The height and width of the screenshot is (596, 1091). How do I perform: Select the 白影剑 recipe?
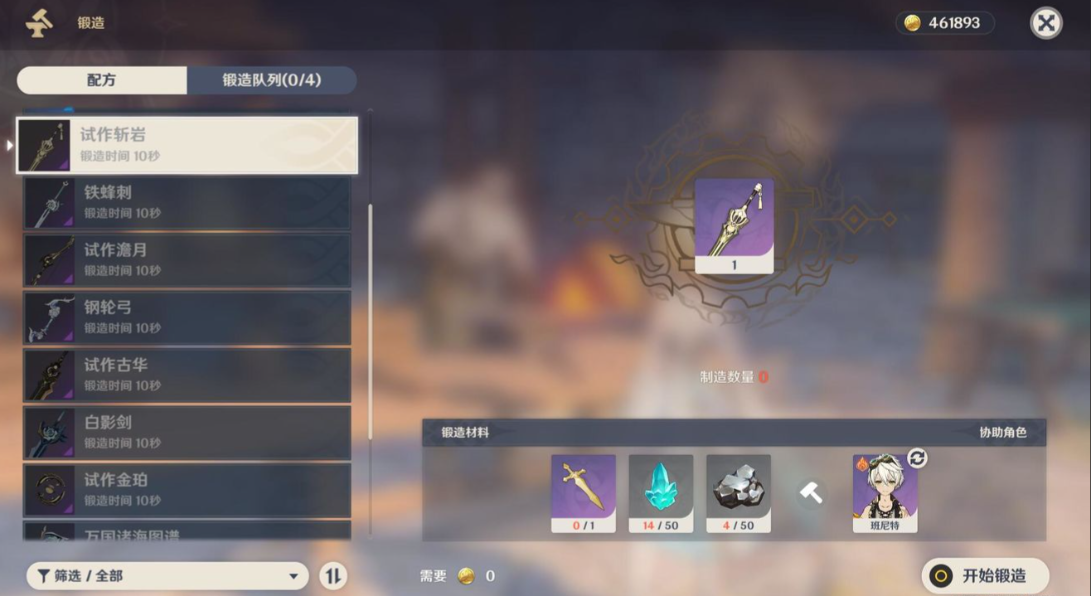(x=187, y=433)
